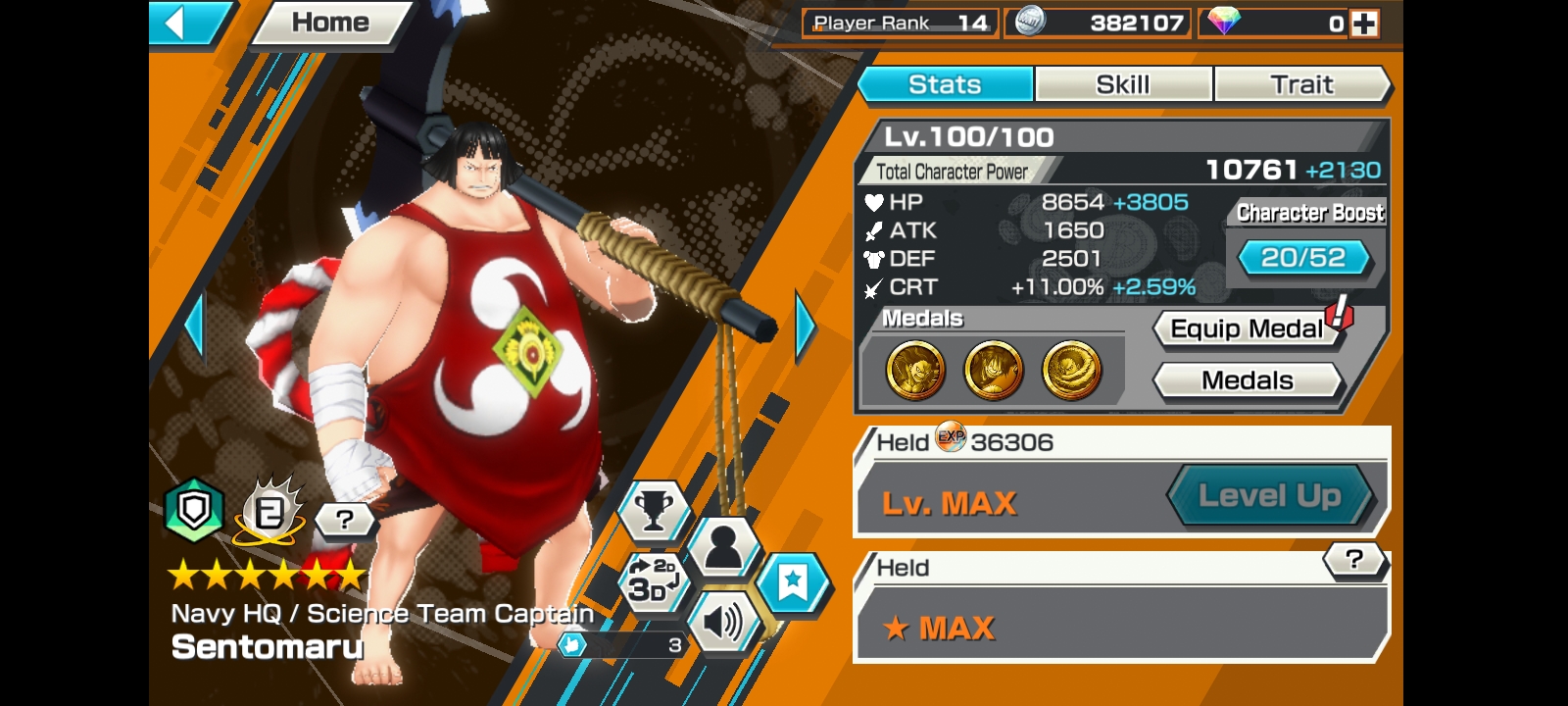Open the question mark hint near class badges
Image resolution: width=1568 pixels, height=706 pixels.
342,521
